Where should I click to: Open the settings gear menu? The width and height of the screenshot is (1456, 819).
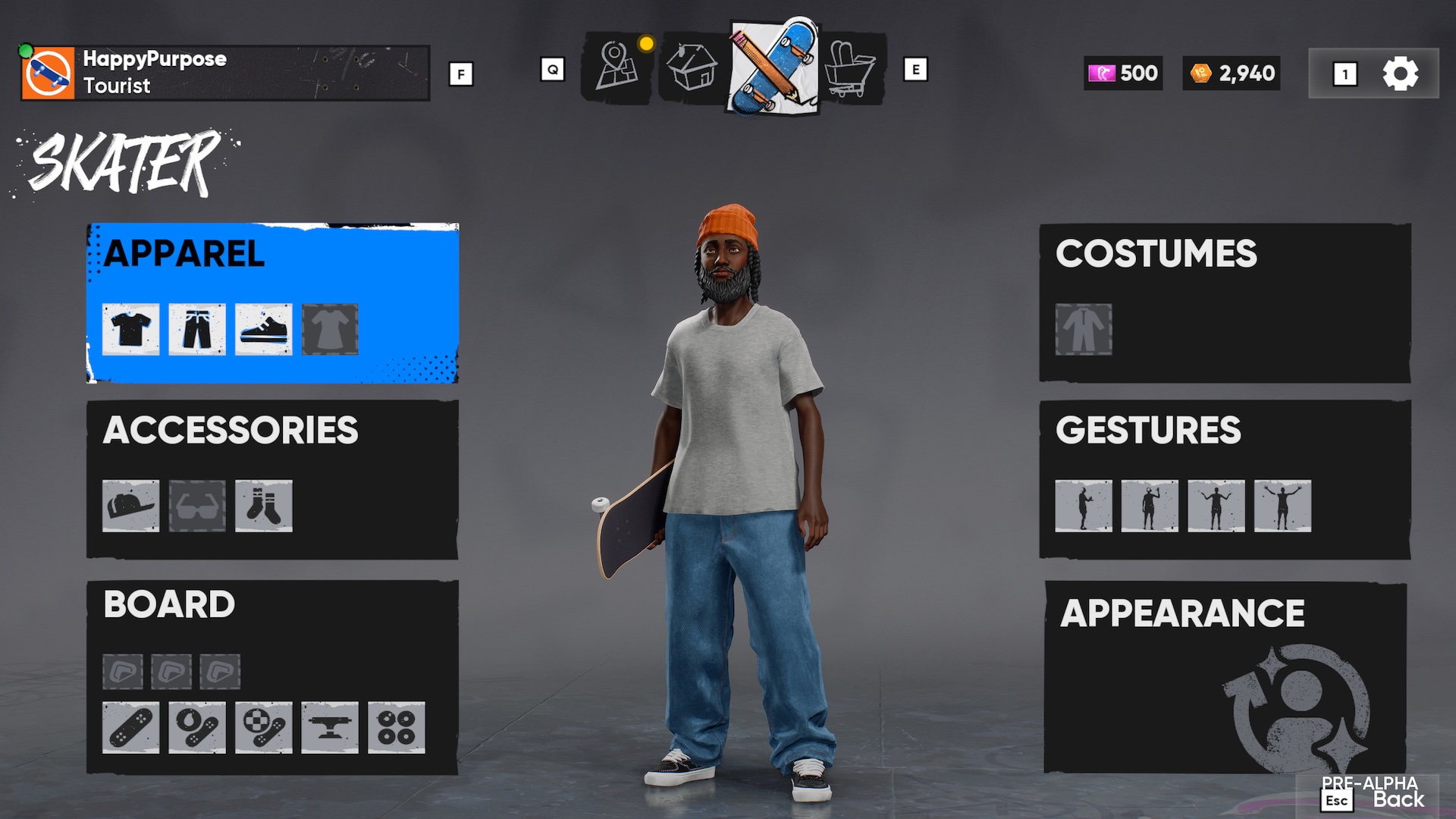1401,73
